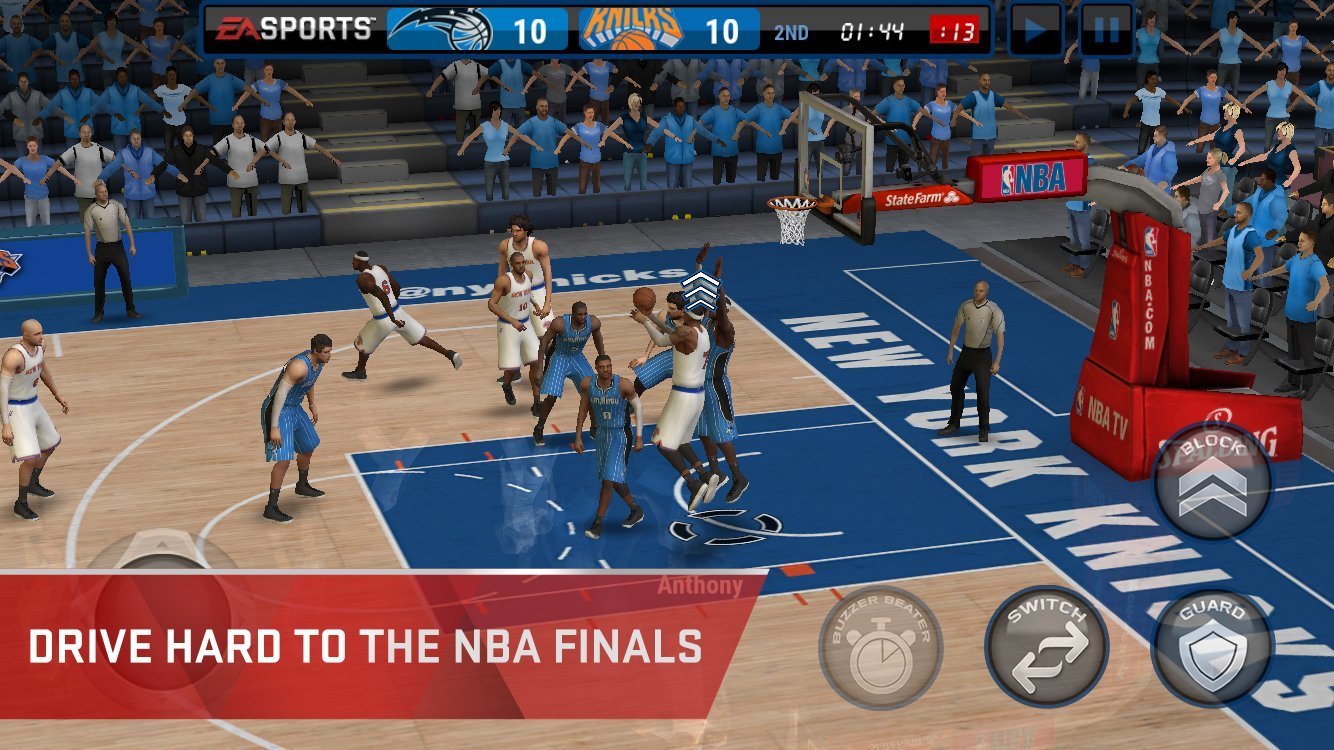Activate the Guard shield button
This screenshot has height=750, width=1334.
tap(1212, 647)
